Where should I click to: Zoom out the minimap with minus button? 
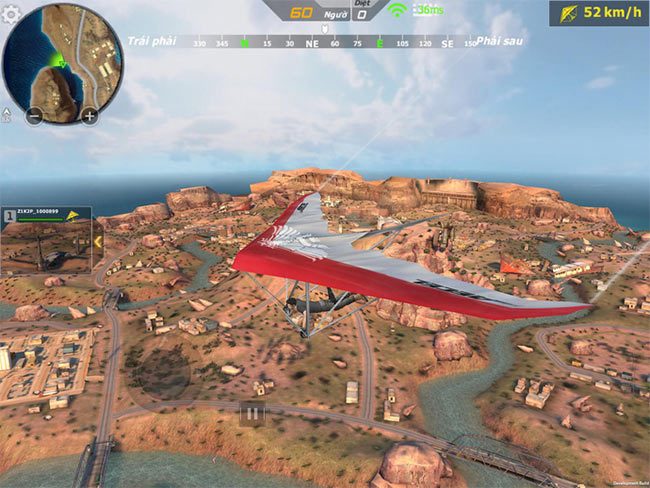point(34,115)
